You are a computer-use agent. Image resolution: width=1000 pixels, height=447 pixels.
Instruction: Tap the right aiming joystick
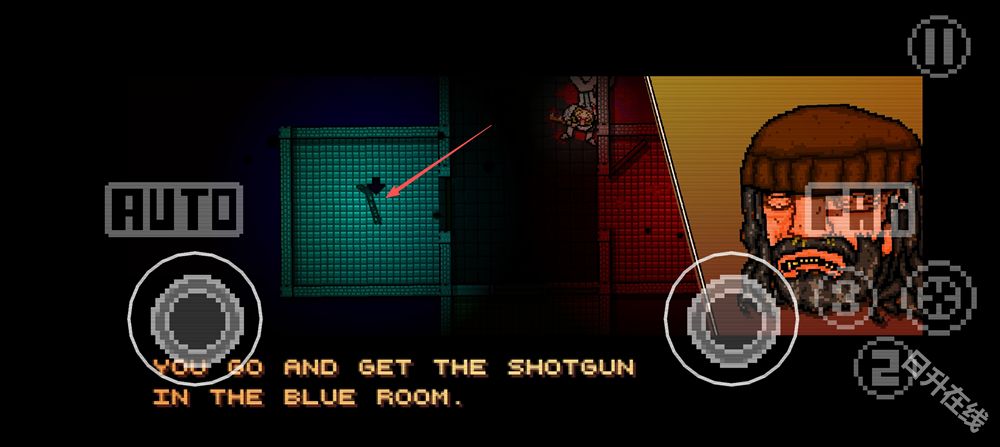coord(733,316)
